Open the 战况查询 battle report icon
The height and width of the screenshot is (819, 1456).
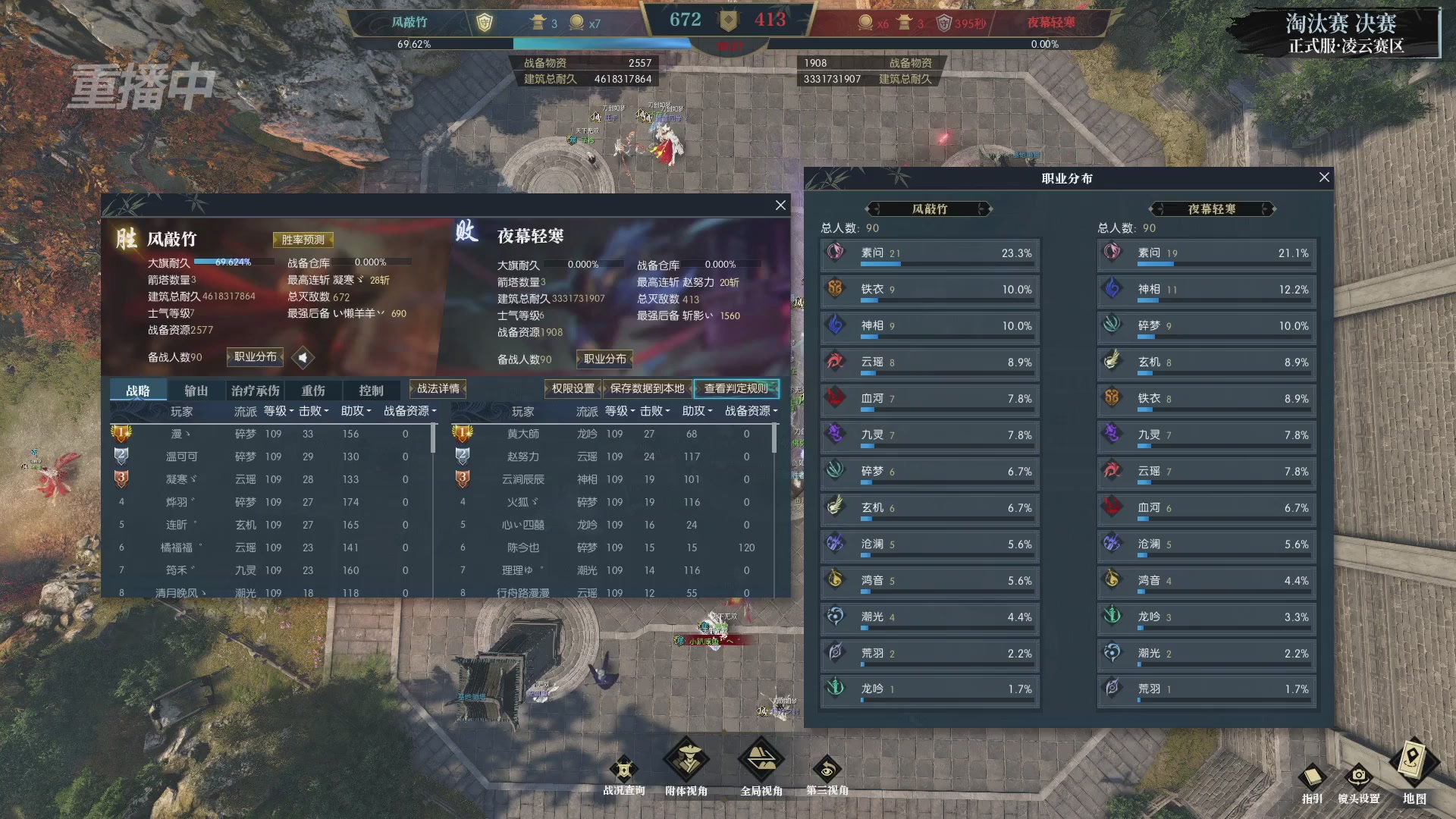tap(623, 768)
